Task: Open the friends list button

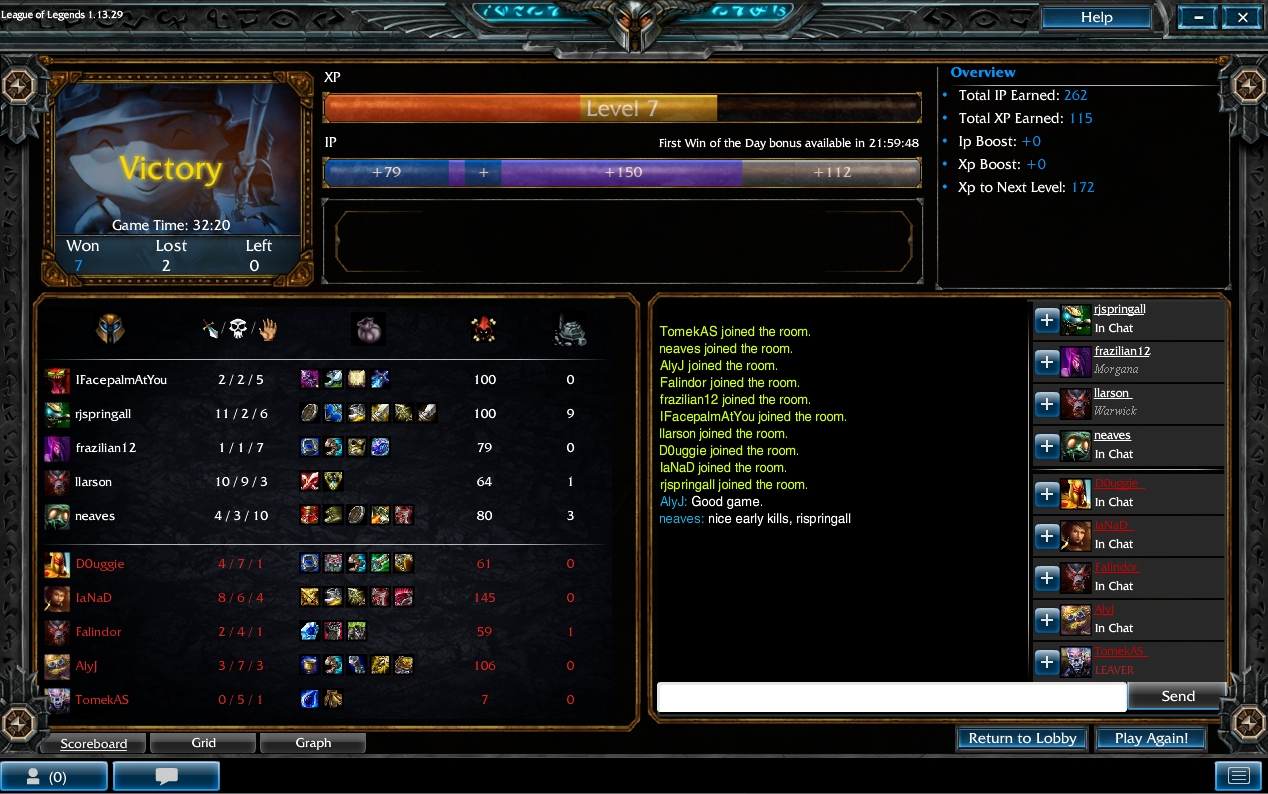Action: click(x=54, y=776)
